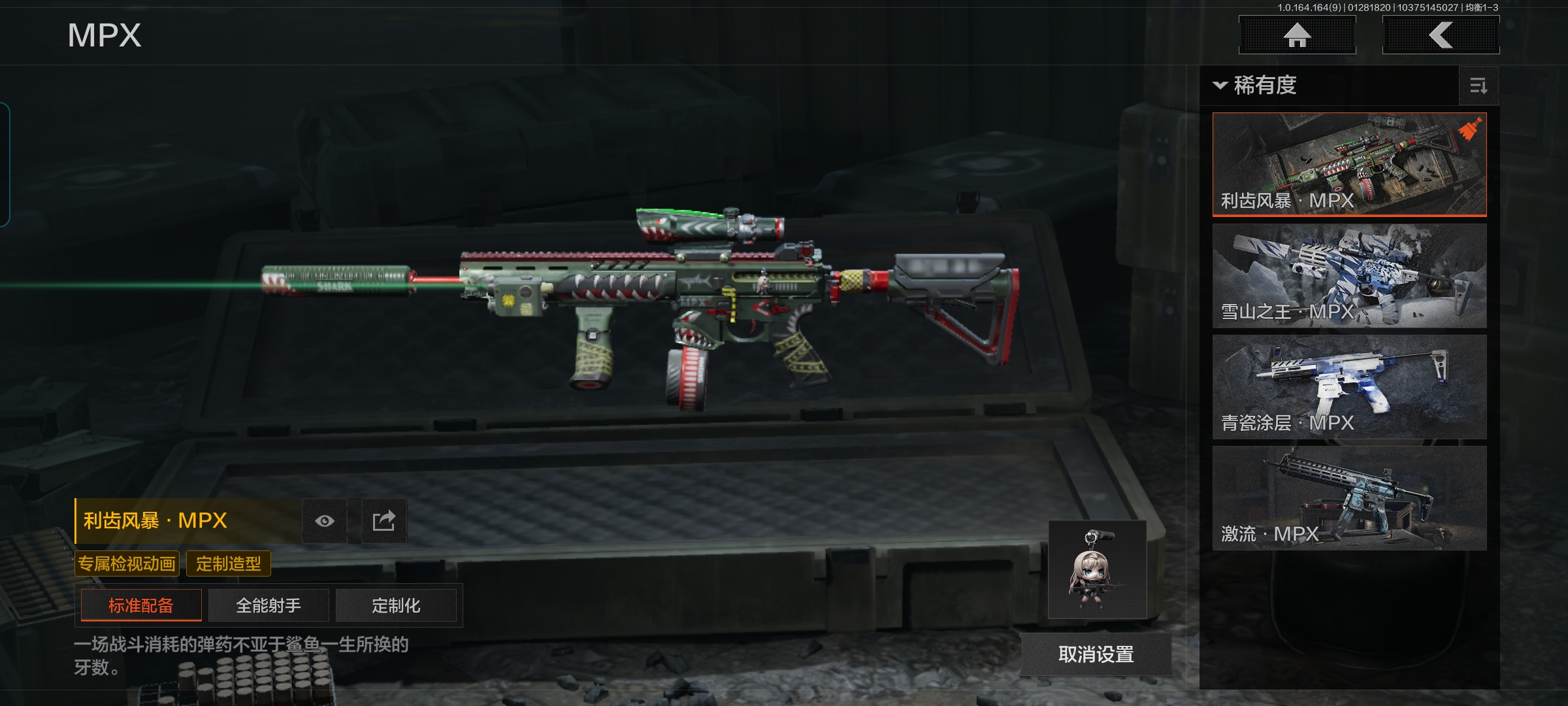Open the 定制化 tab
The image size is (1568, 706).
(396, 605)
